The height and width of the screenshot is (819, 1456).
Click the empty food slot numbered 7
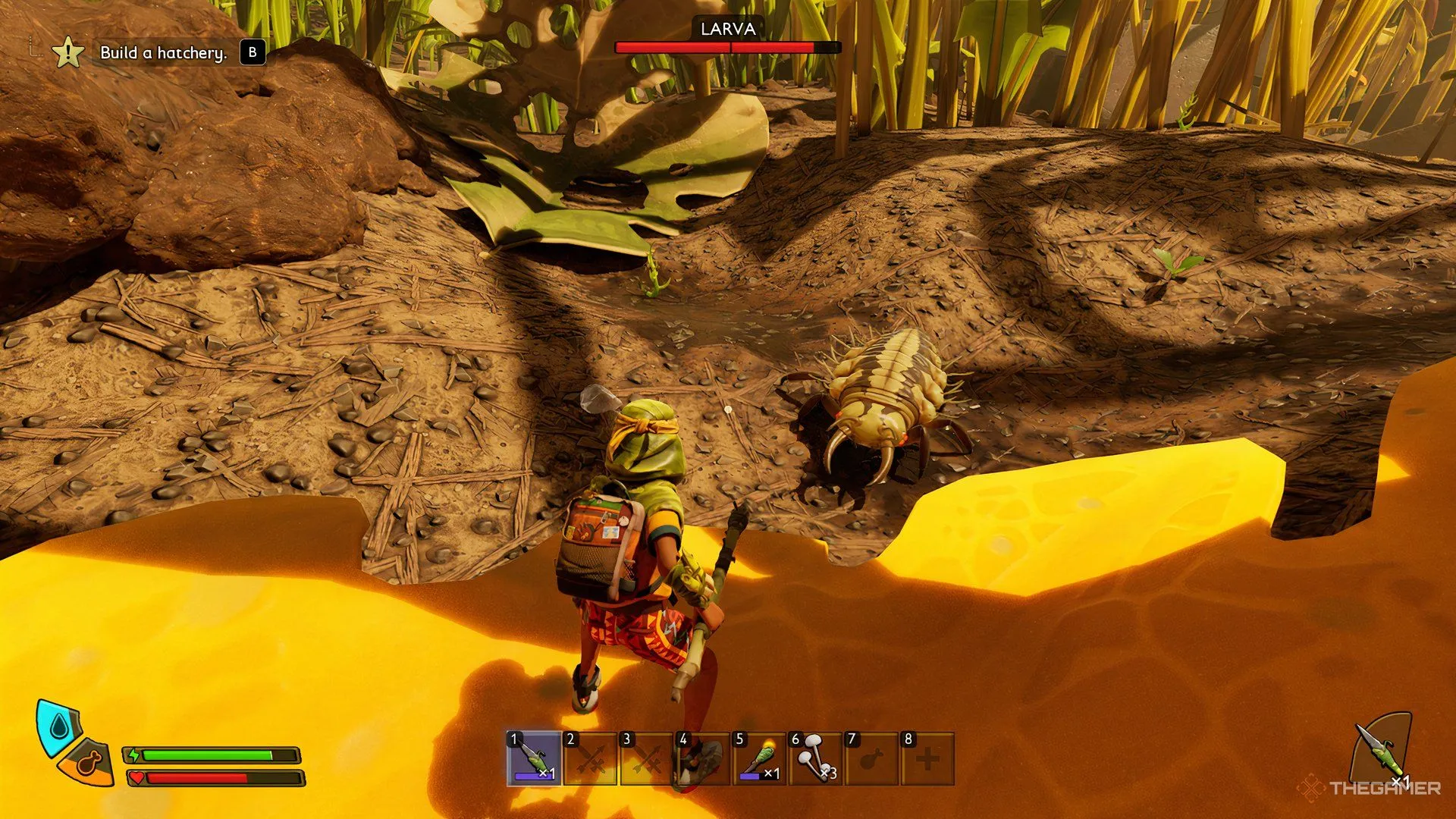[871, 758]
